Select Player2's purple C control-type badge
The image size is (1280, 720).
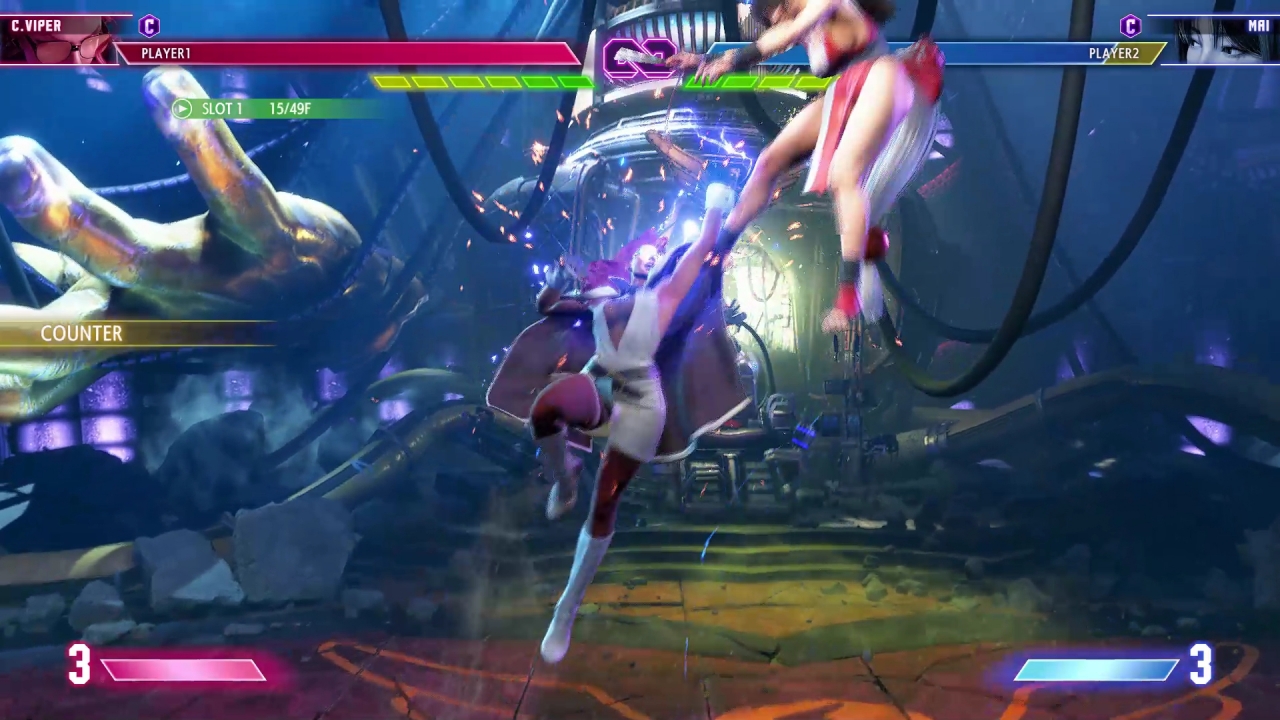point(1130,26)
